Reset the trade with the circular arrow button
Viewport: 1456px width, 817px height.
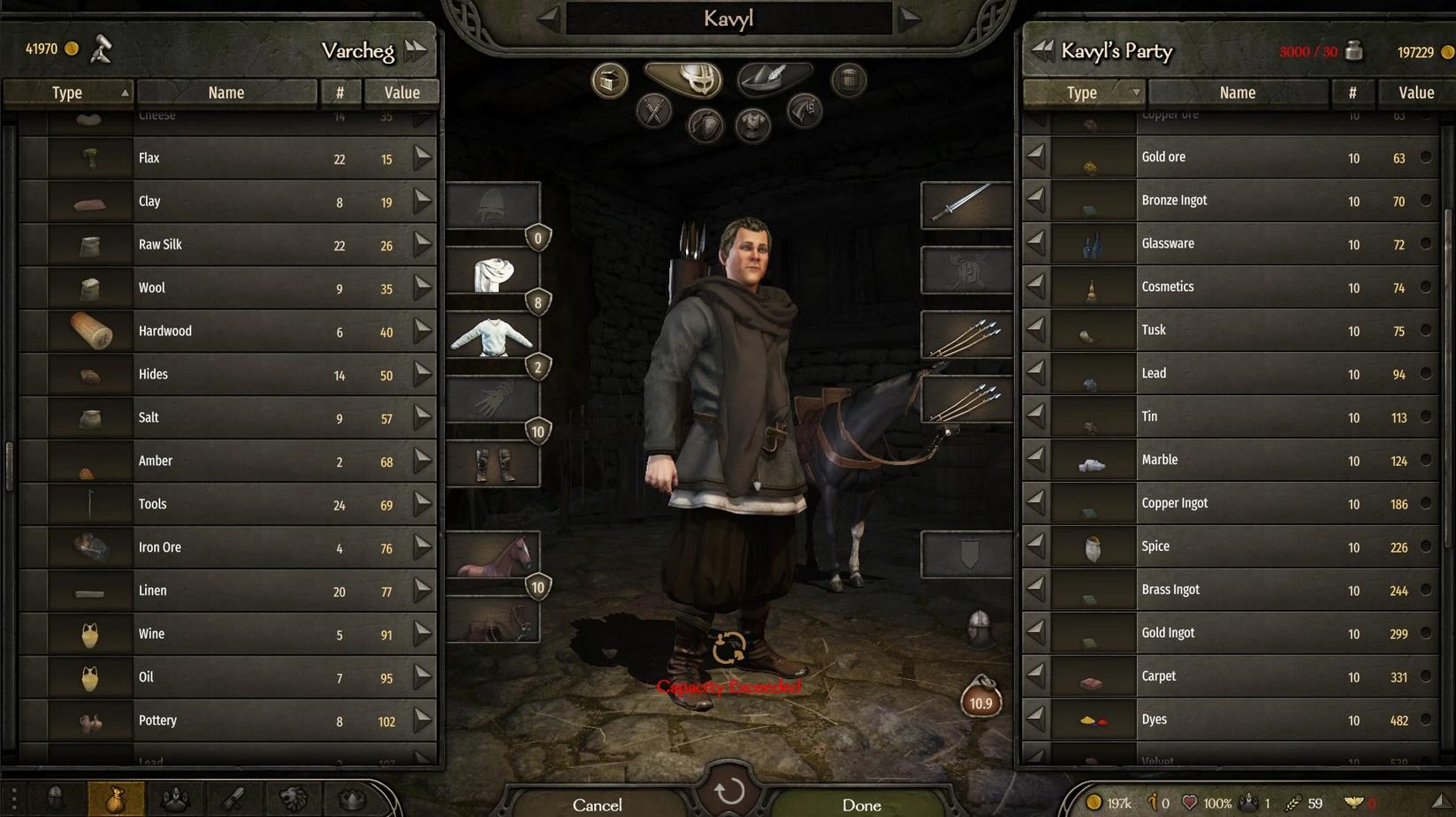click(729, 791)
